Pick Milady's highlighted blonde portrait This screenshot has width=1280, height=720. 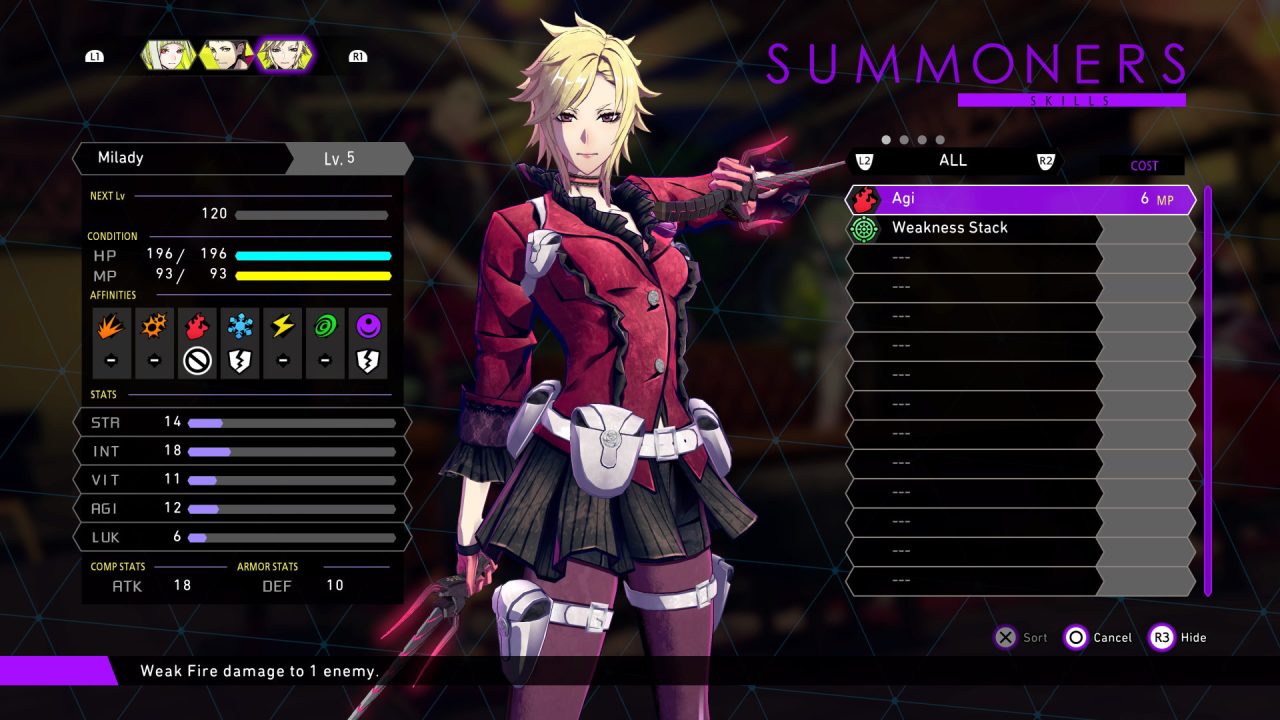284,56
